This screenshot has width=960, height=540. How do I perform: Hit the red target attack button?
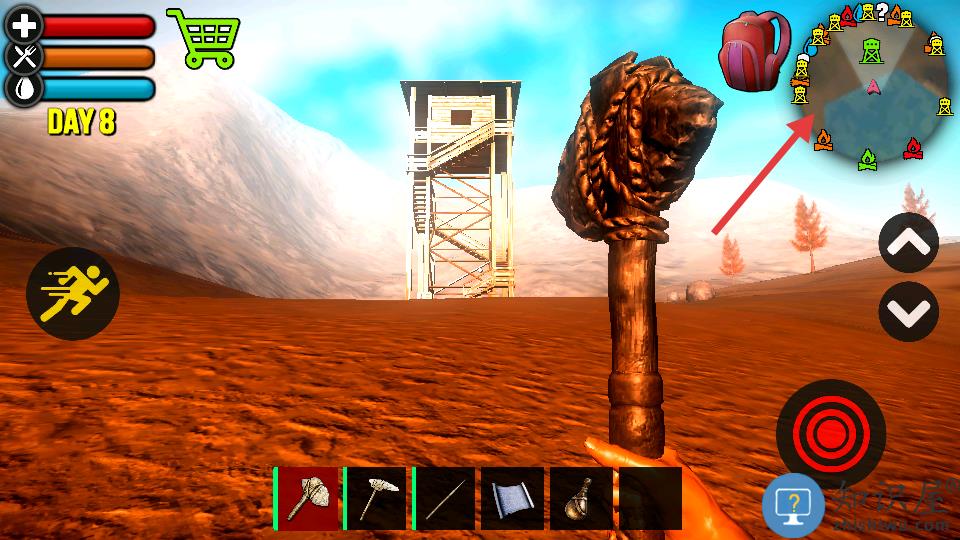[x=830, y=433]
